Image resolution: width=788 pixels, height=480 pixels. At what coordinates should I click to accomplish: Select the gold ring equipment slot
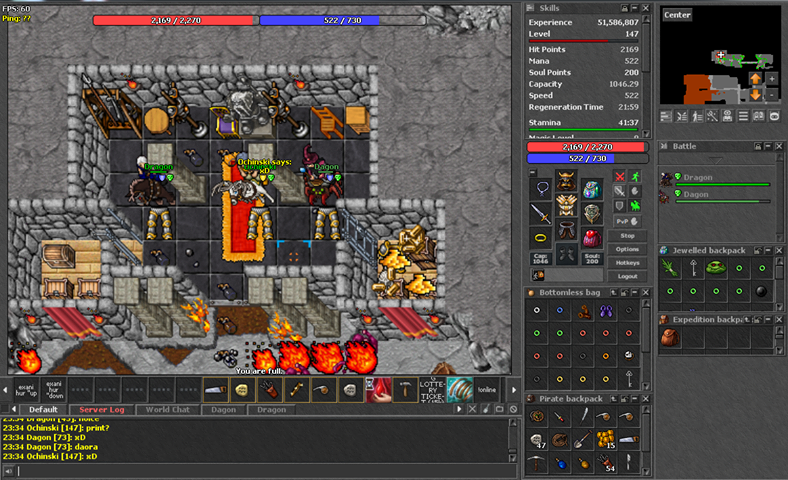click(x=541, y=238)
